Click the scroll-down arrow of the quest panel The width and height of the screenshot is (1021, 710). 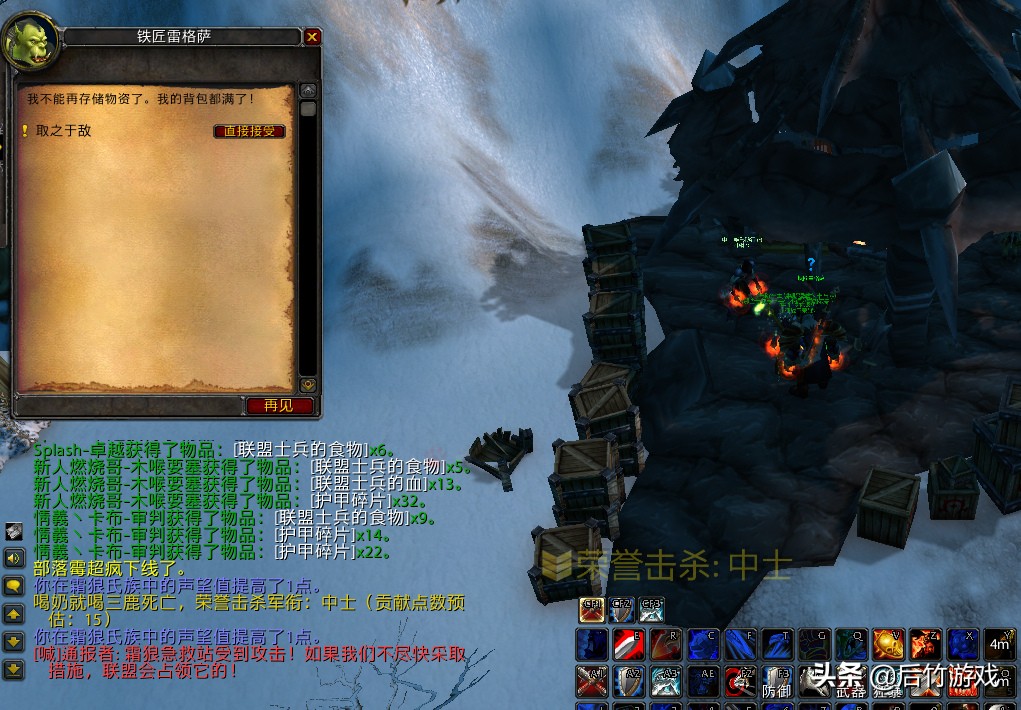(308, 383)
